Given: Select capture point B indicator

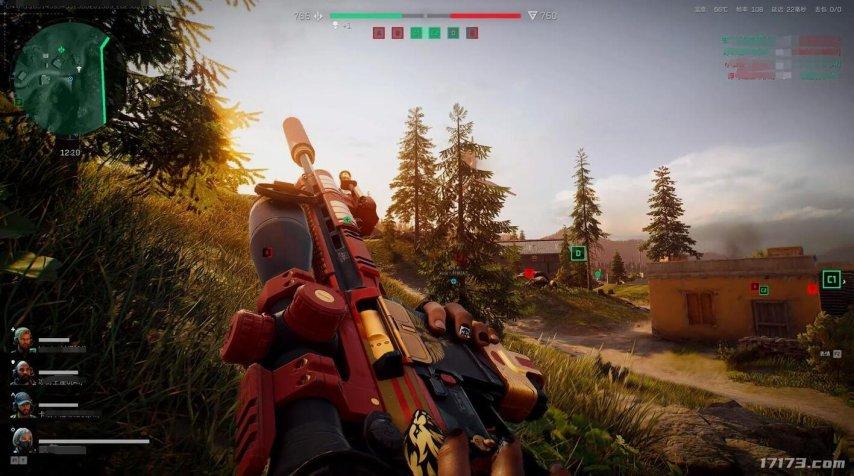Looking at the screenshot, I should tap(397, 33).
